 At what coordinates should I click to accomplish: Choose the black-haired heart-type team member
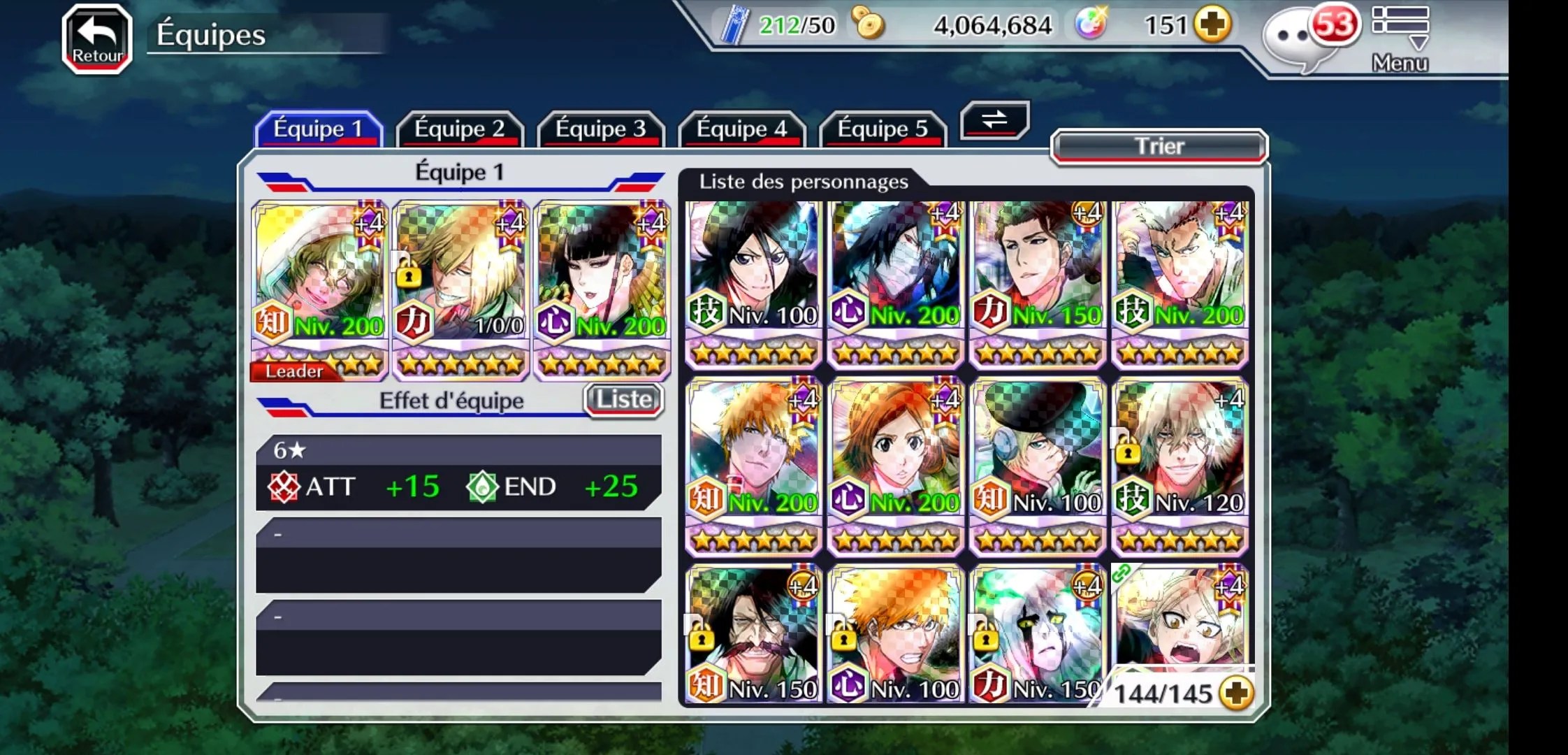pyautogui.click(x=602, y=287)
